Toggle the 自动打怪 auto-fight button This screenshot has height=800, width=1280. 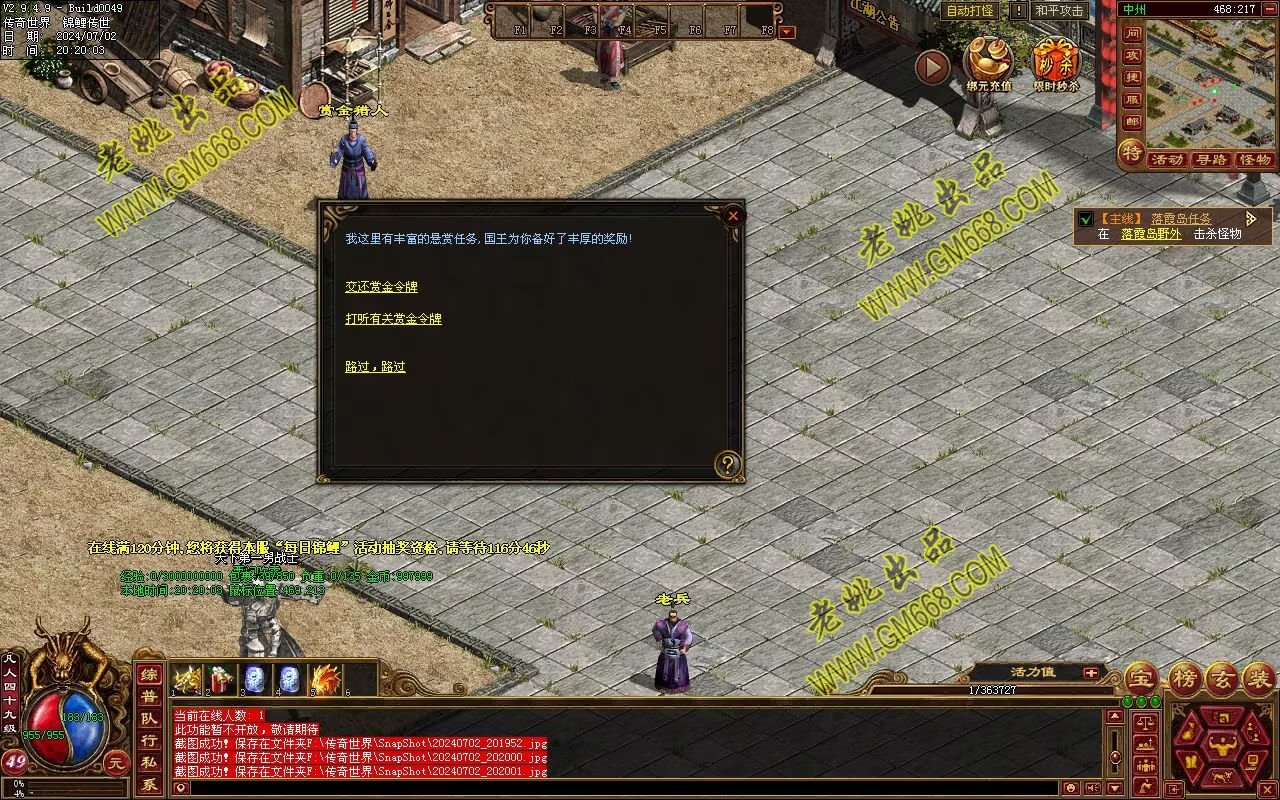pos(969,11)
